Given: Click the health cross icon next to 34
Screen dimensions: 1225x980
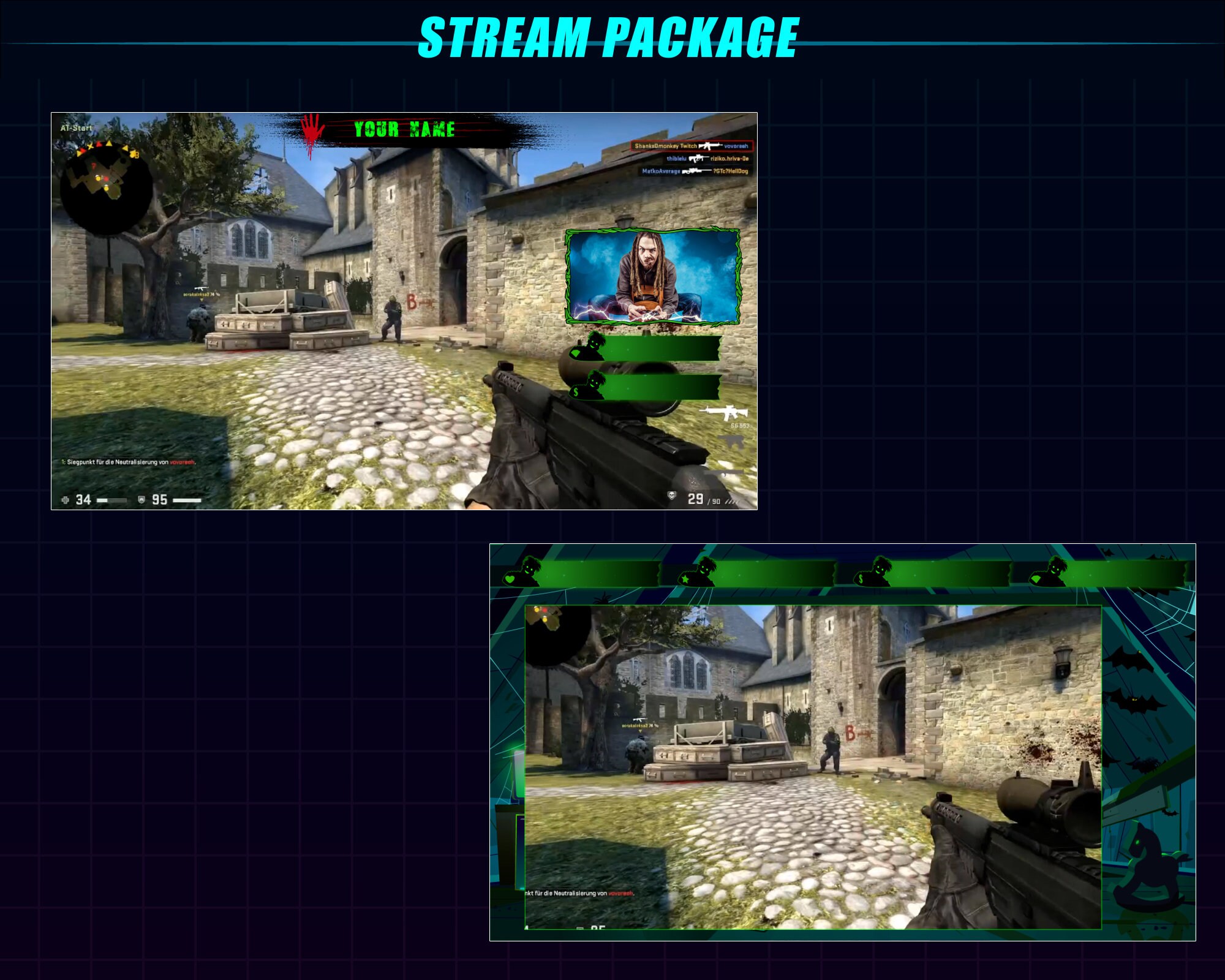Looking at the screenshot, I should (66, 500).
